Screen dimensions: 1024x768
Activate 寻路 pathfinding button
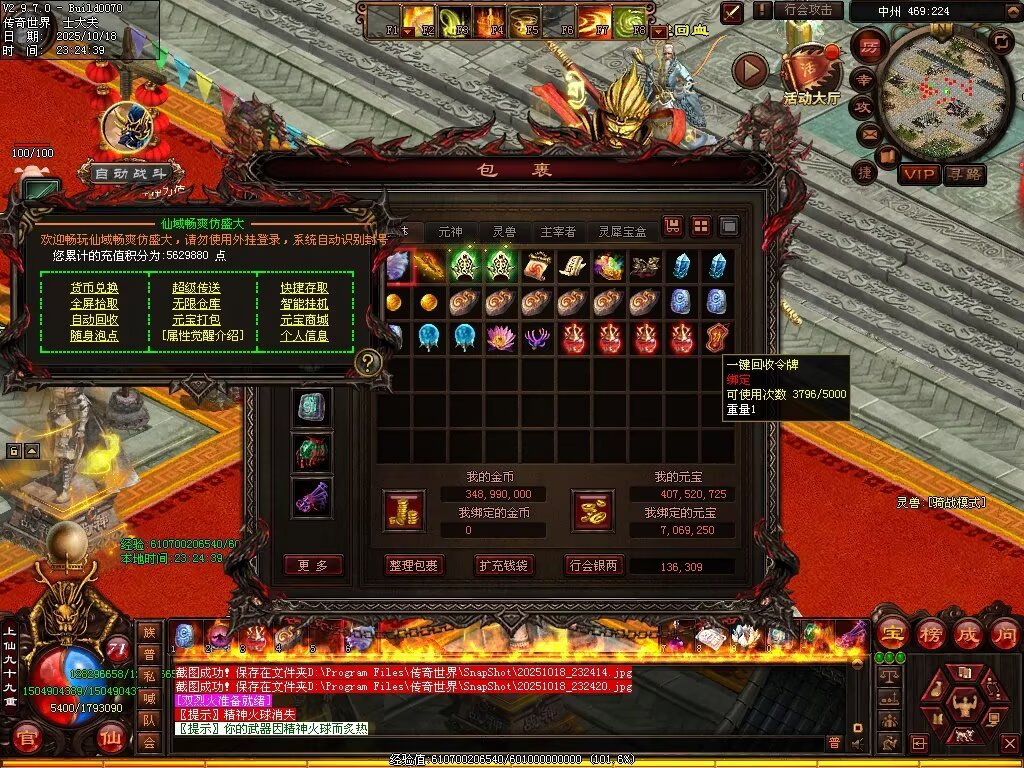coord(964,175)
